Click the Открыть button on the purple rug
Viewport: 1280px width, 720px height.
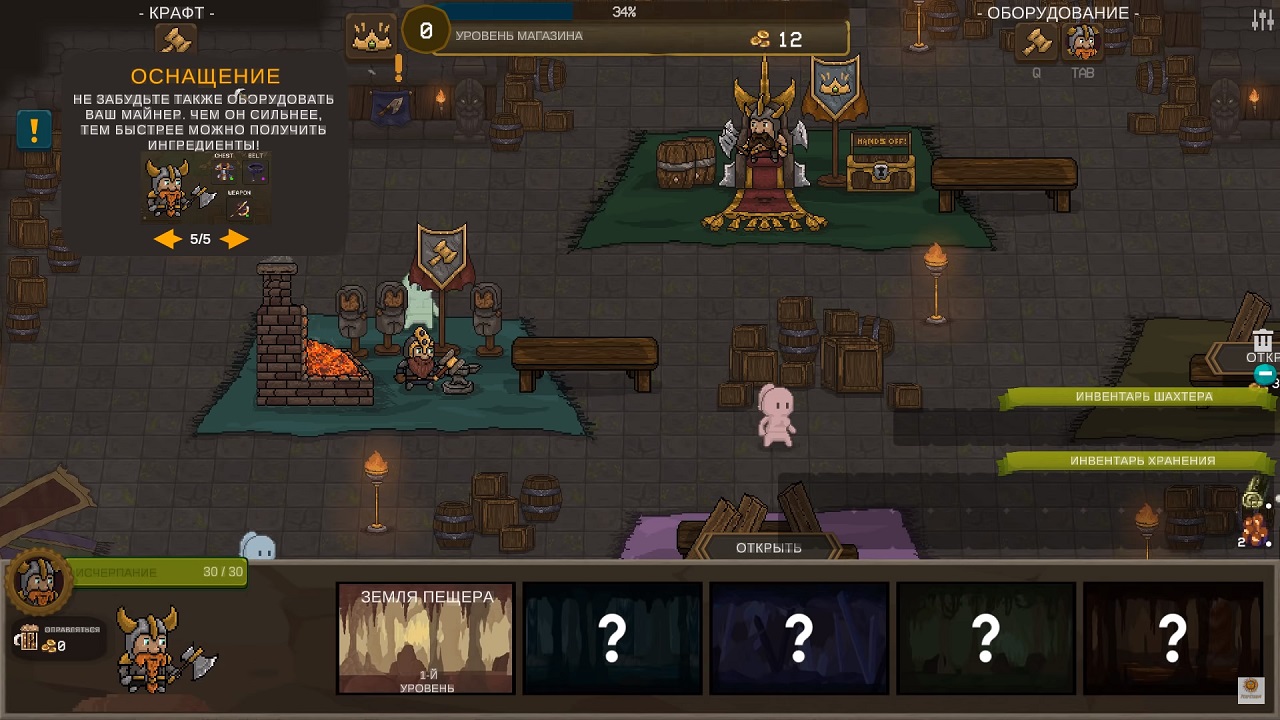768,548
